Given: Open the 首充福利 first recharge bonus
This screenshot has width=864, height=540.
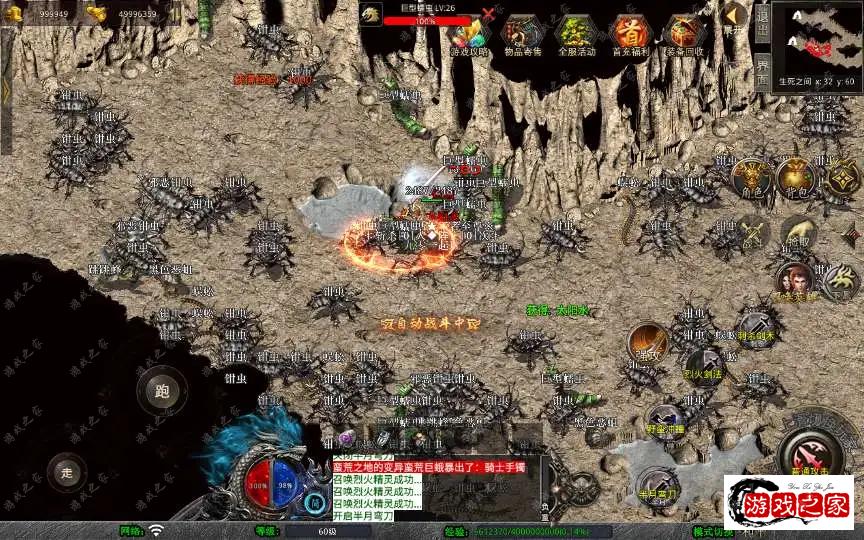Looking at the screenshot, I should pos(631,35).
